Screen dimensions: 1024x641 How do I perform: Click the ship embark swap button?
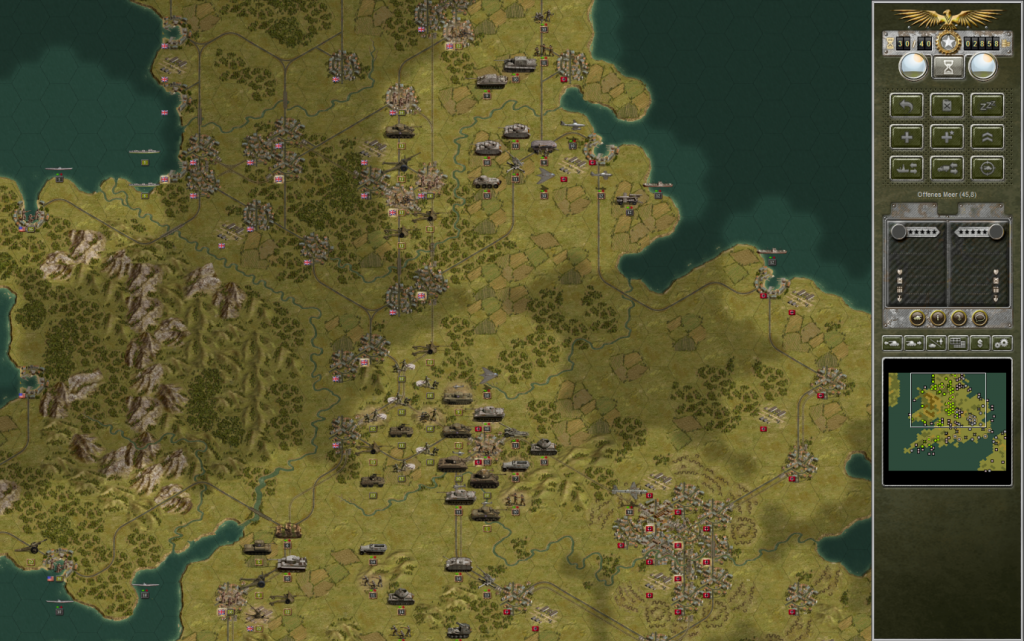(x=906, y=167)
